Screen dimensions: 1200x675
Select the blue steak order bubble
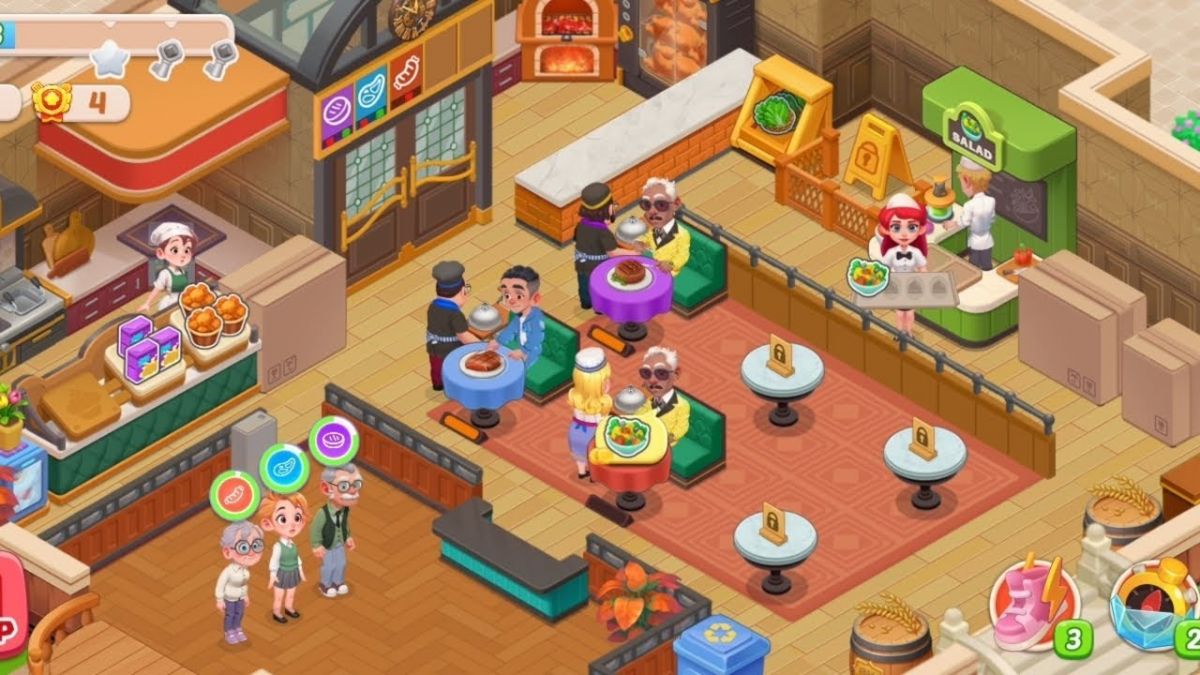285,468
